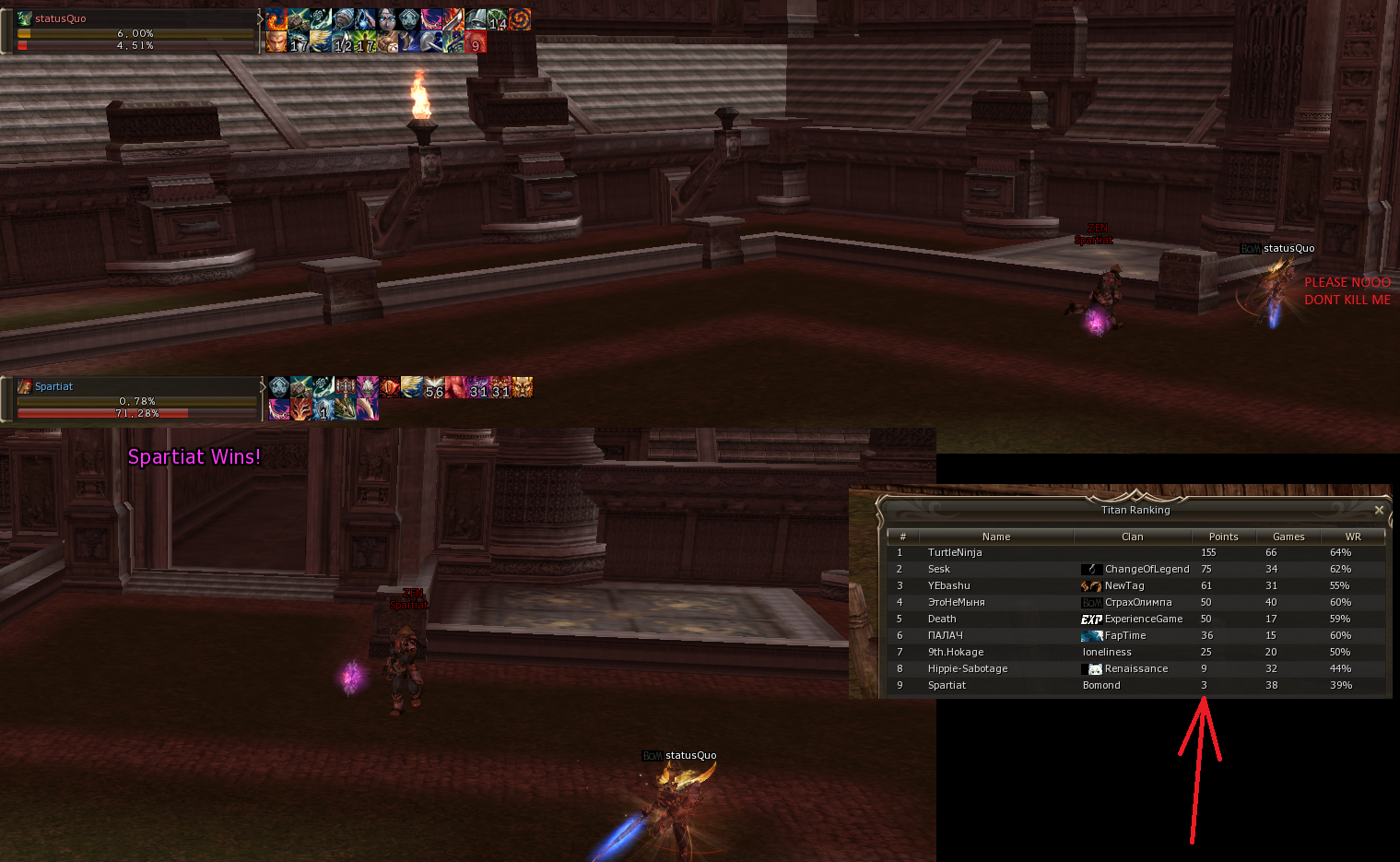The image size is (1400, 862).
Task: Click the buff icon with red 9 countdown
Action: [x=476, y=43]
